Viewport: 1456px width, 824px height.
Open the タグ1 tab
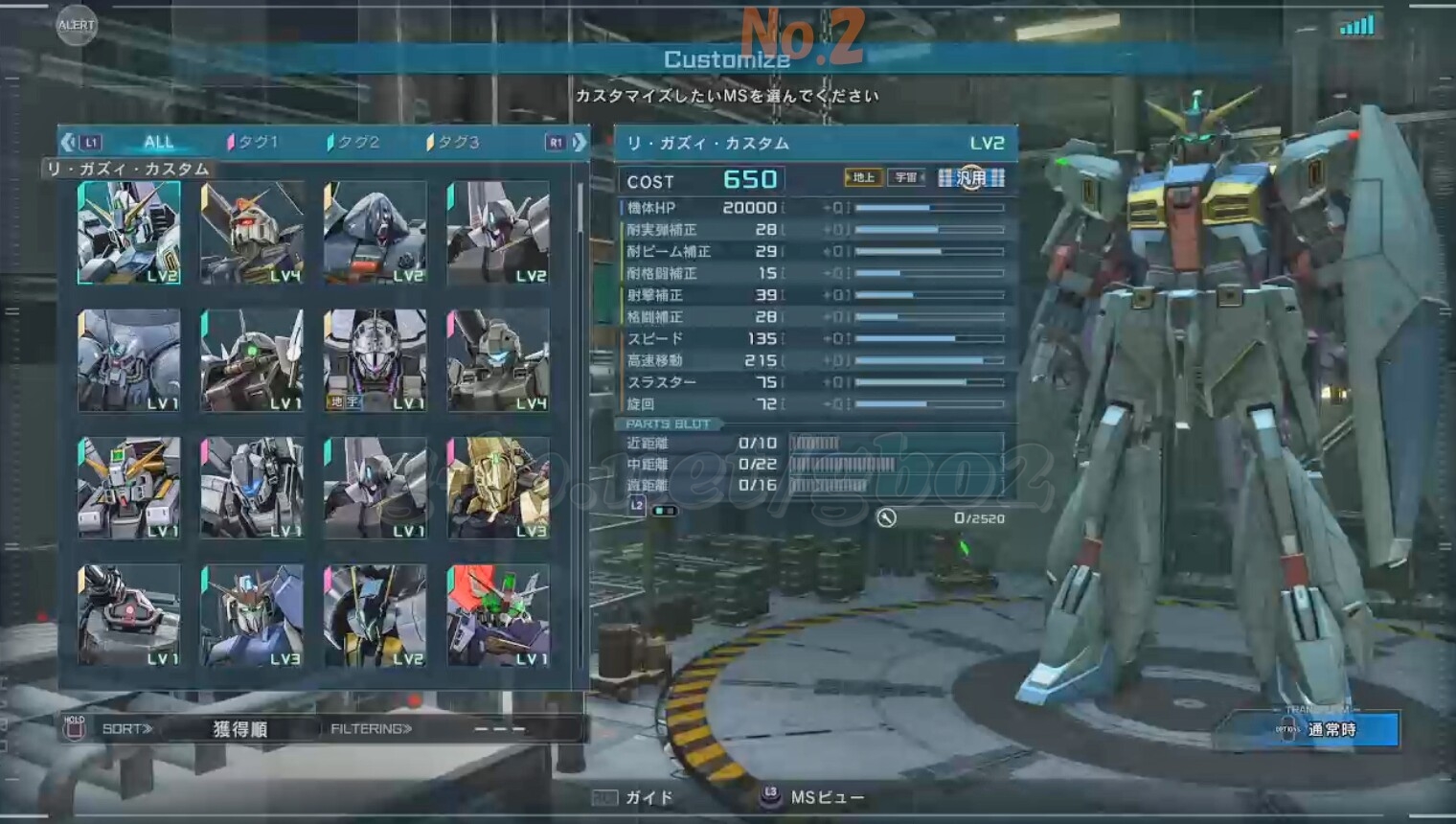pyautogui.click(x=254, y=142)
